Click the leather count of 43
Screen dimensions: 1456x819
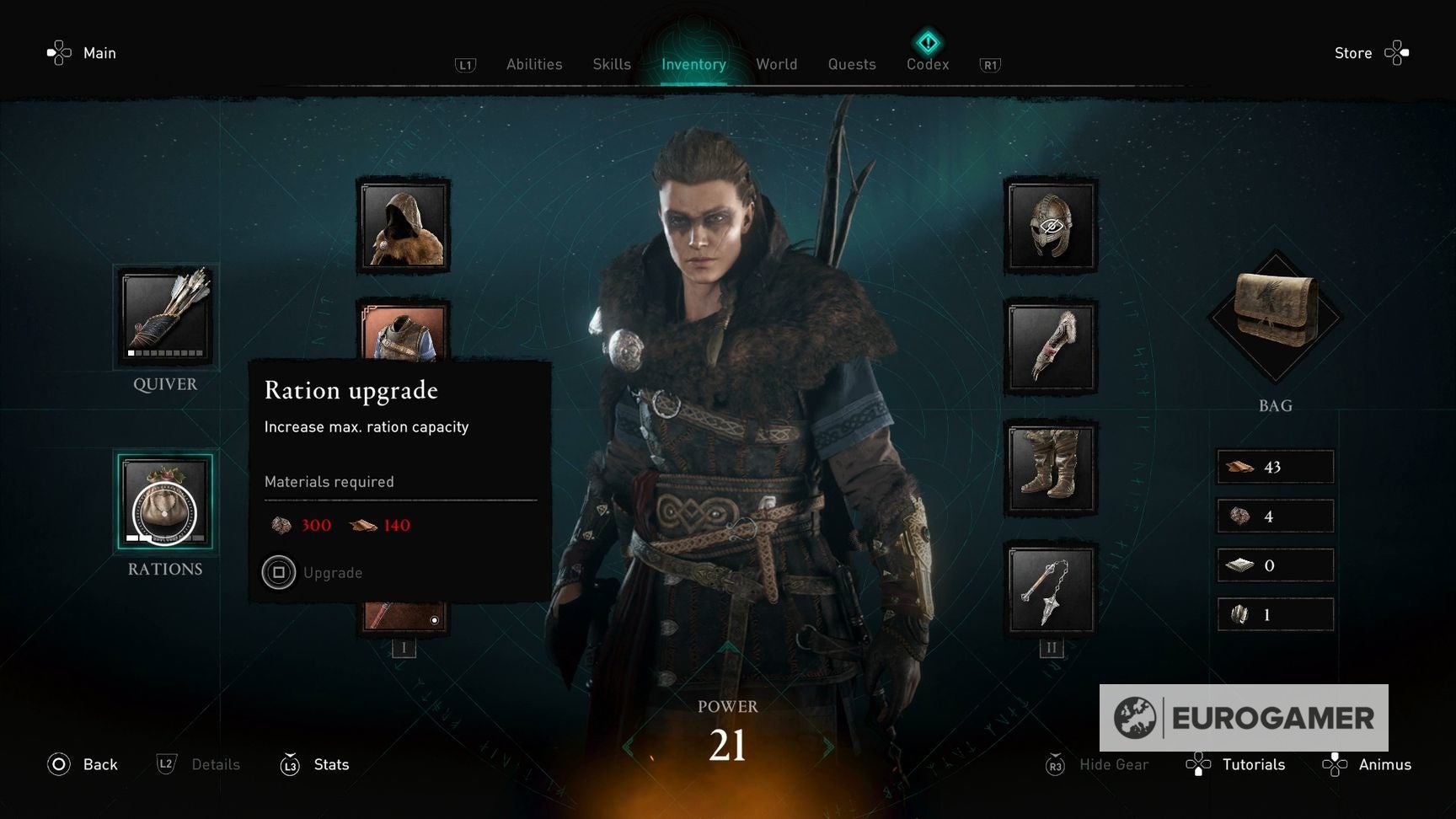(1275, 467)
